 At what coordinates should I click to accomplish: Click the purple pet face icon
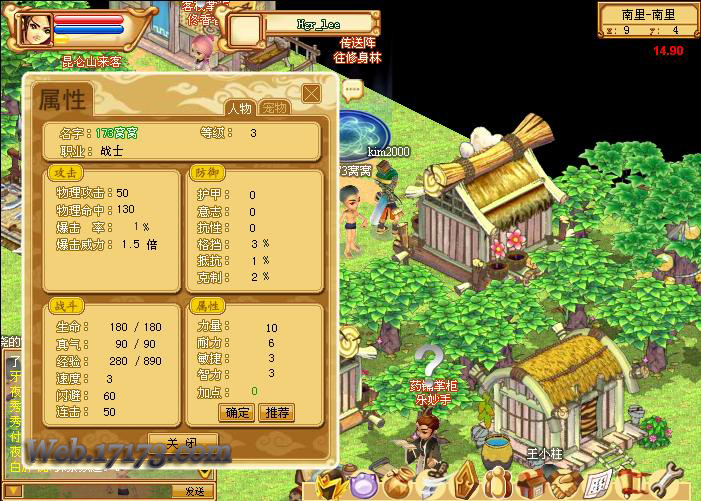[361, 487]
